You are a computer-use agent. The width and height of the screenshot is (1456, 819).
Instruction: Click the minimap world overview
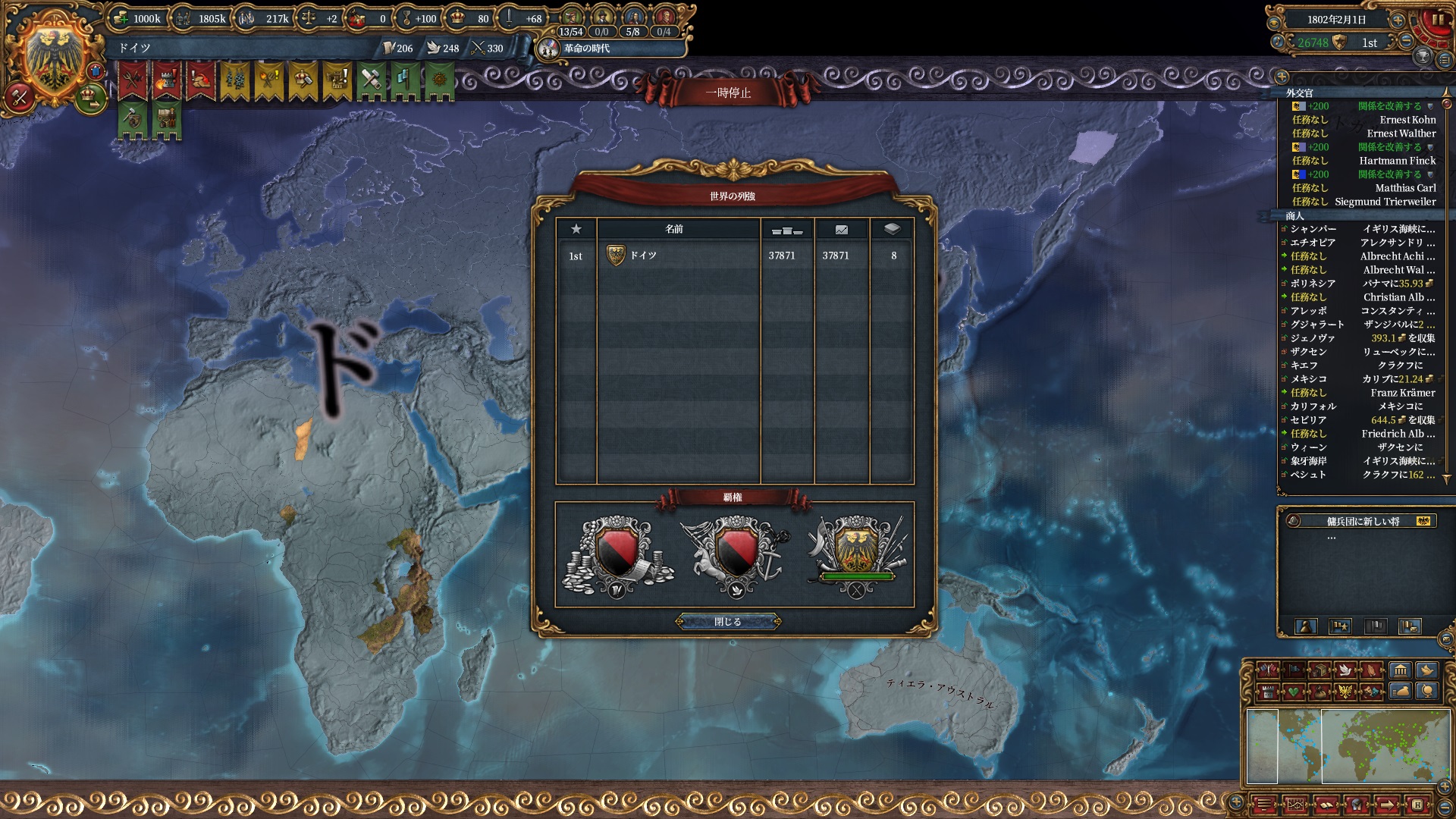1348,746
